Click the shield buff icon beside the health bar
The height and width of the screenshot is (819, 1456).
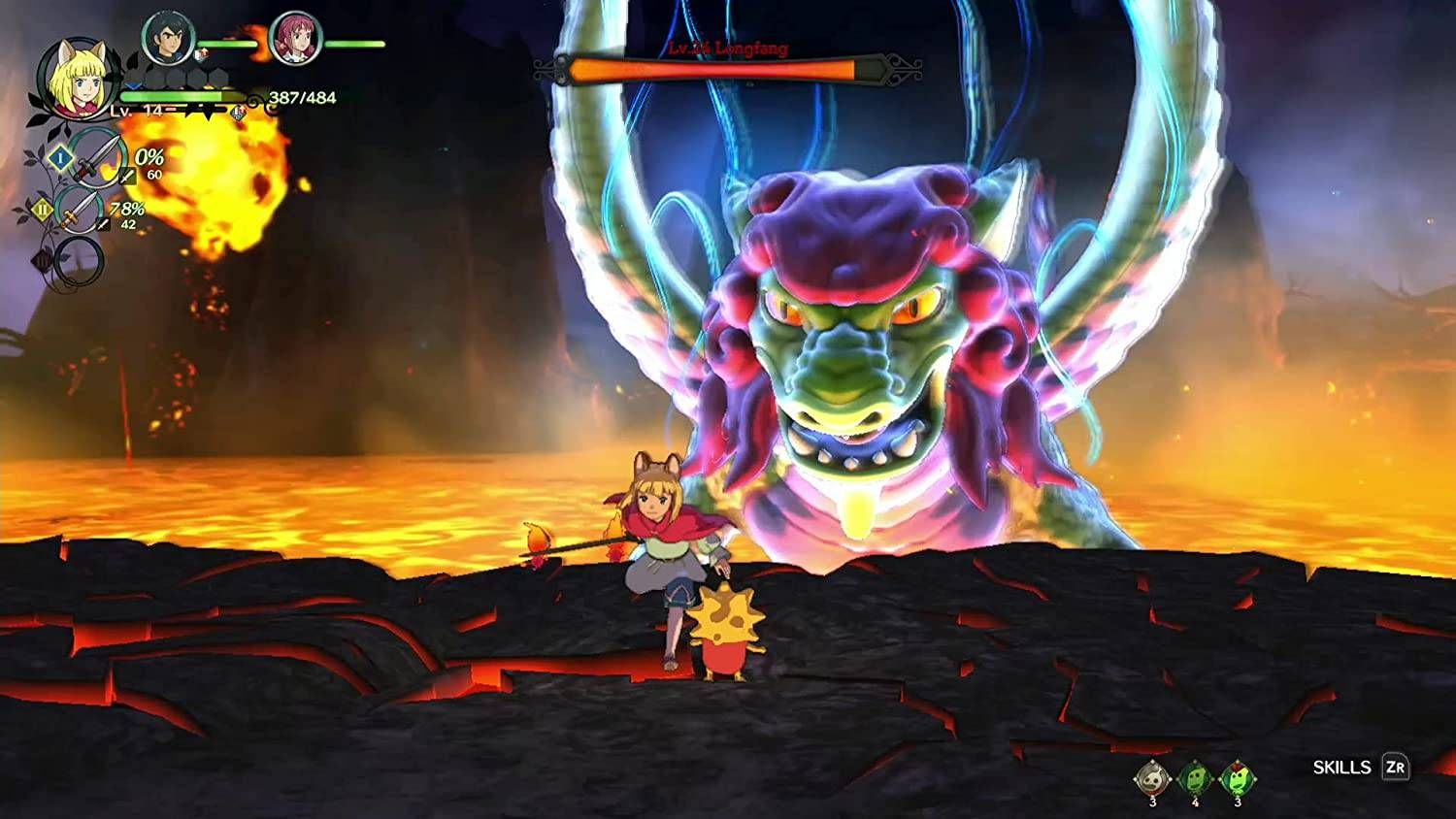pyautogui.click(x=237, y=113)
